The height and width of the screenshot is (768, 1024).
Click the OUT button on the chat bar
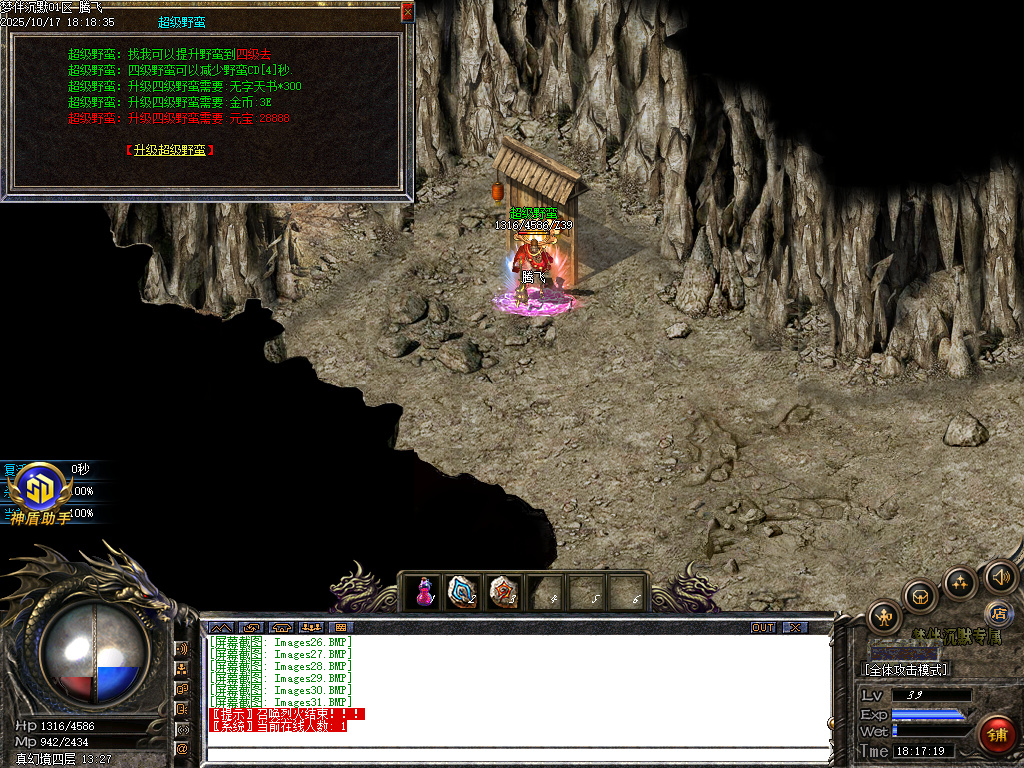pos(763,628)
